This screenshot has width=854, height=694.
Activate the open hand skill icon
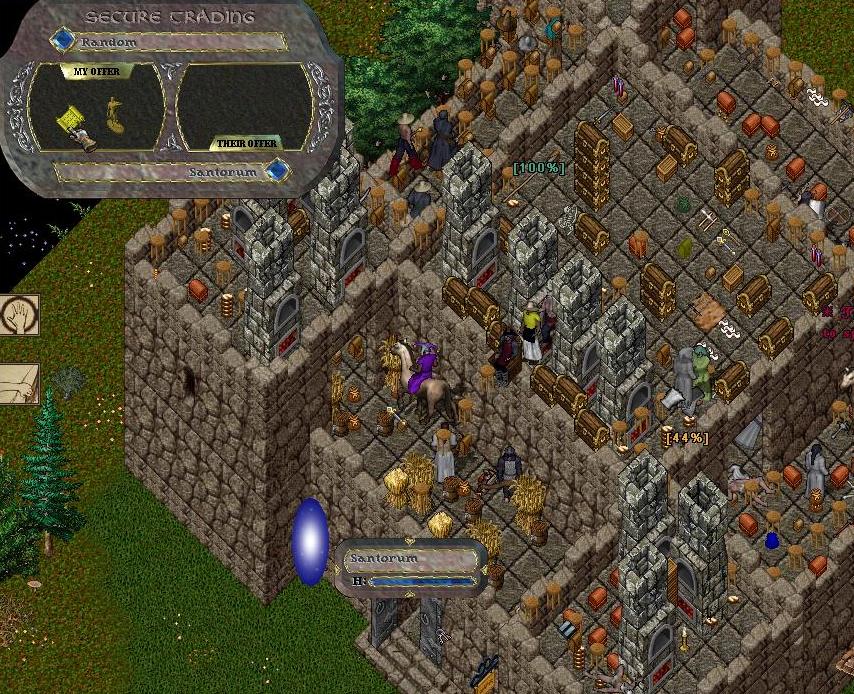coord(18,317)
